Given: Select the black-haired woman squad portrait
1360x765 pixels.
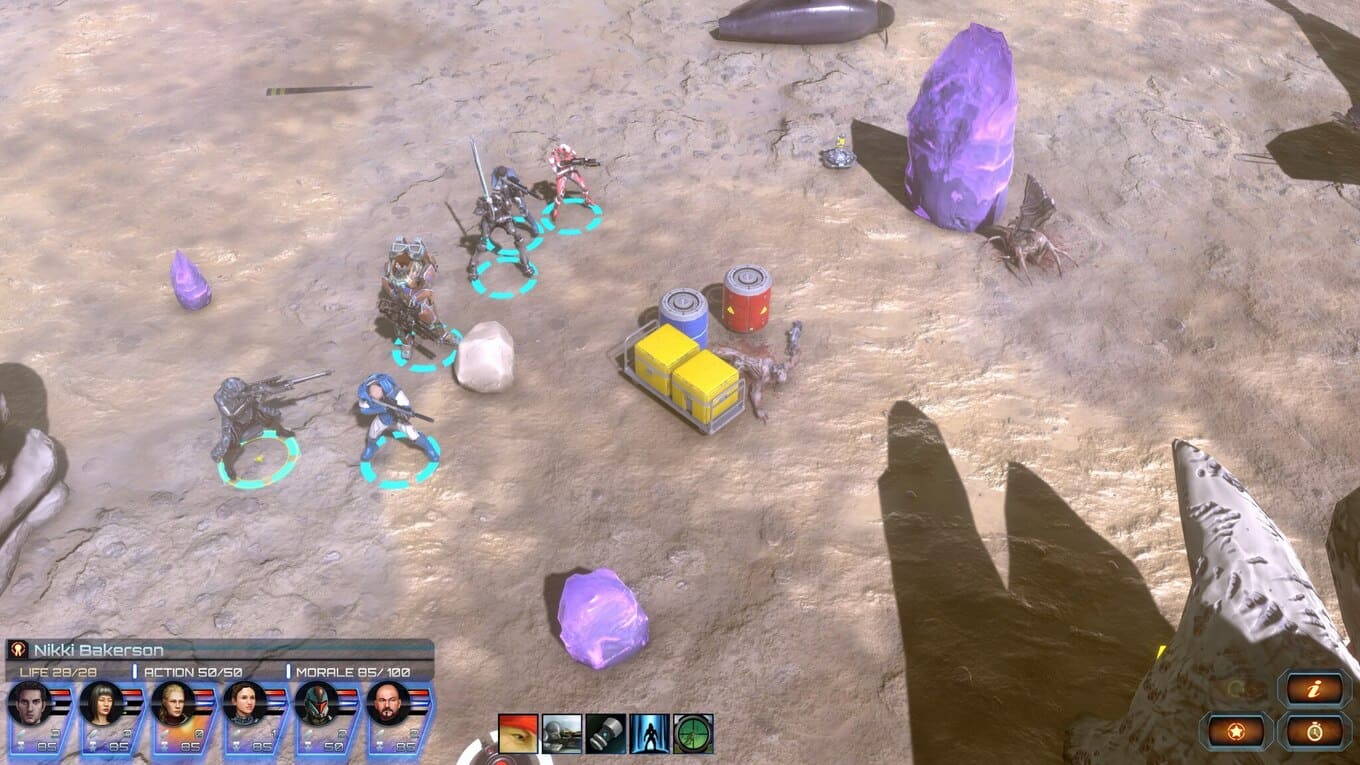Looking at the screenshot, I should [x=101, y=704].
